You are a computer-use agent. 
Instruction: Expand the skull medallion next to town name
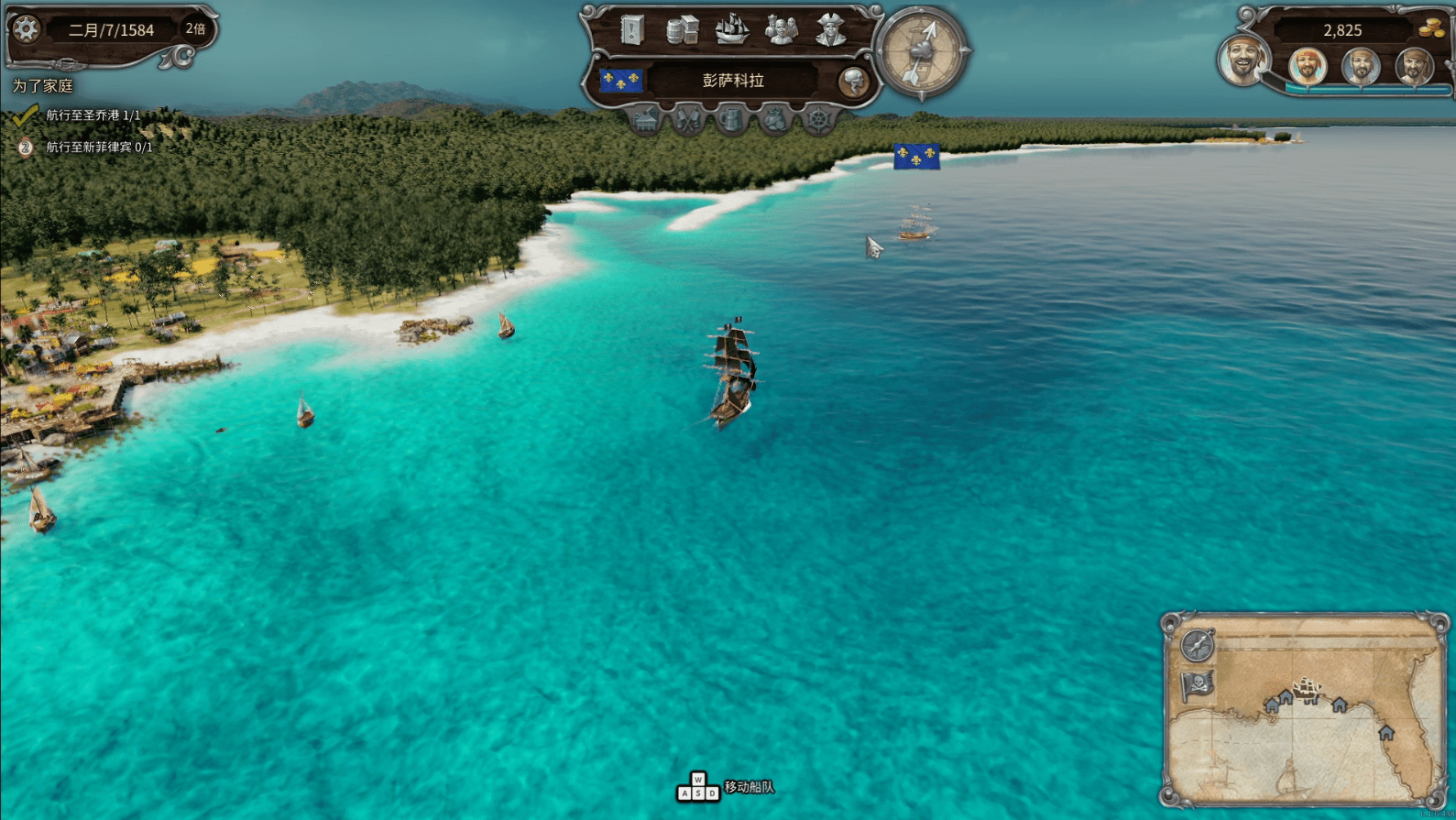click(x=854, y=82)
